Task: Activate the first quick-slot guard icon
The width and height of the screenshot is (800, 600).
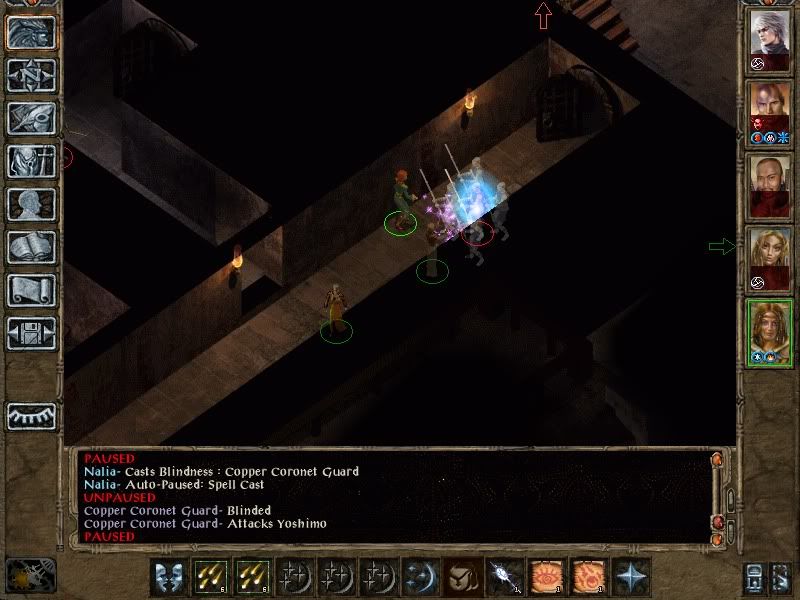Action: (x=168, y=577)
